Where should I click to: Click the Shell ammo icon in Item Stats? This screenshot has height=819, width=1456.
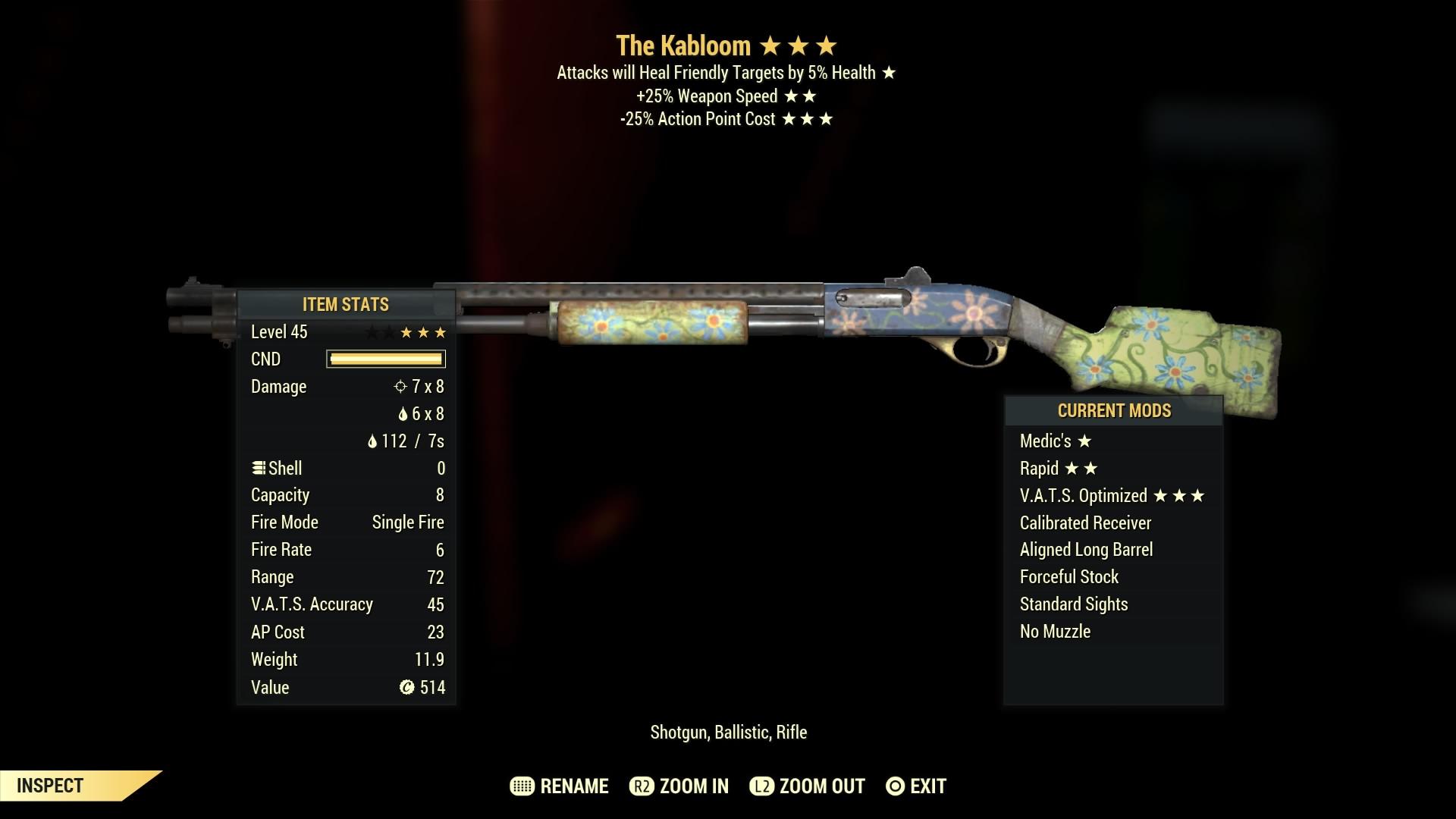point(259,468)
